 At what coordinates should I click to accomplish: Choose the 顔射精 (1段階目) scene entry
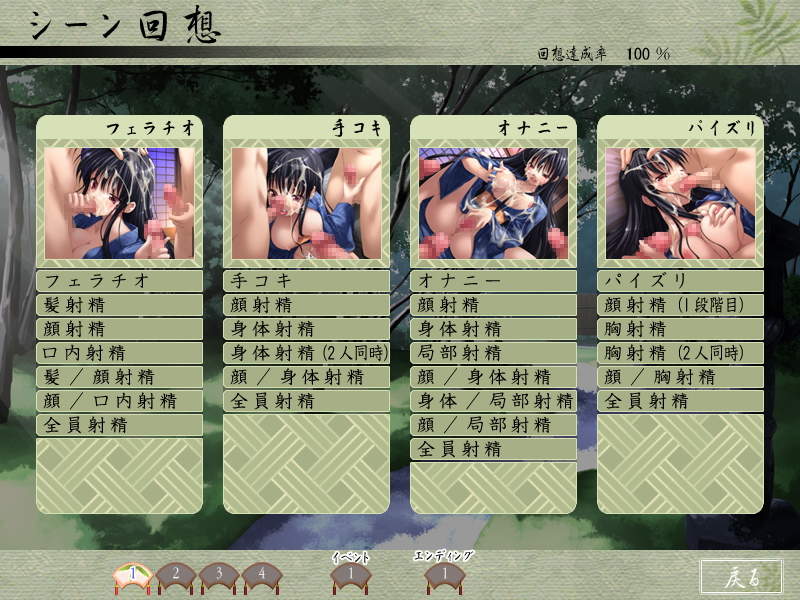(x=680, y=305)
